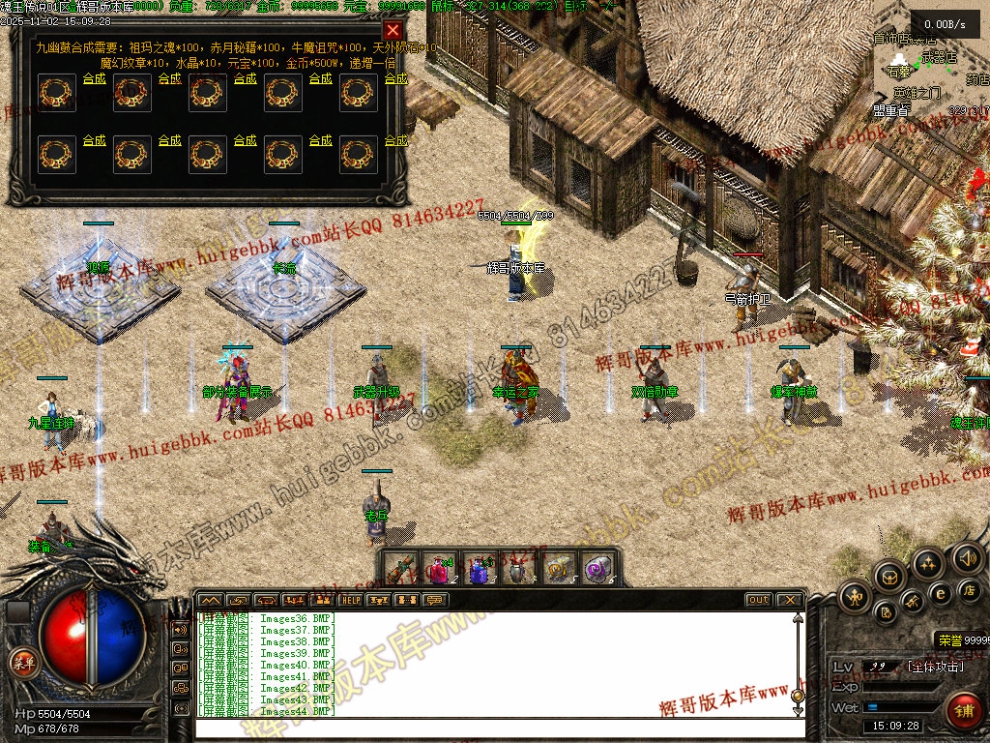Click the HELP button above chat
This screenshot has height=743, width=990.
click(351, 600)
